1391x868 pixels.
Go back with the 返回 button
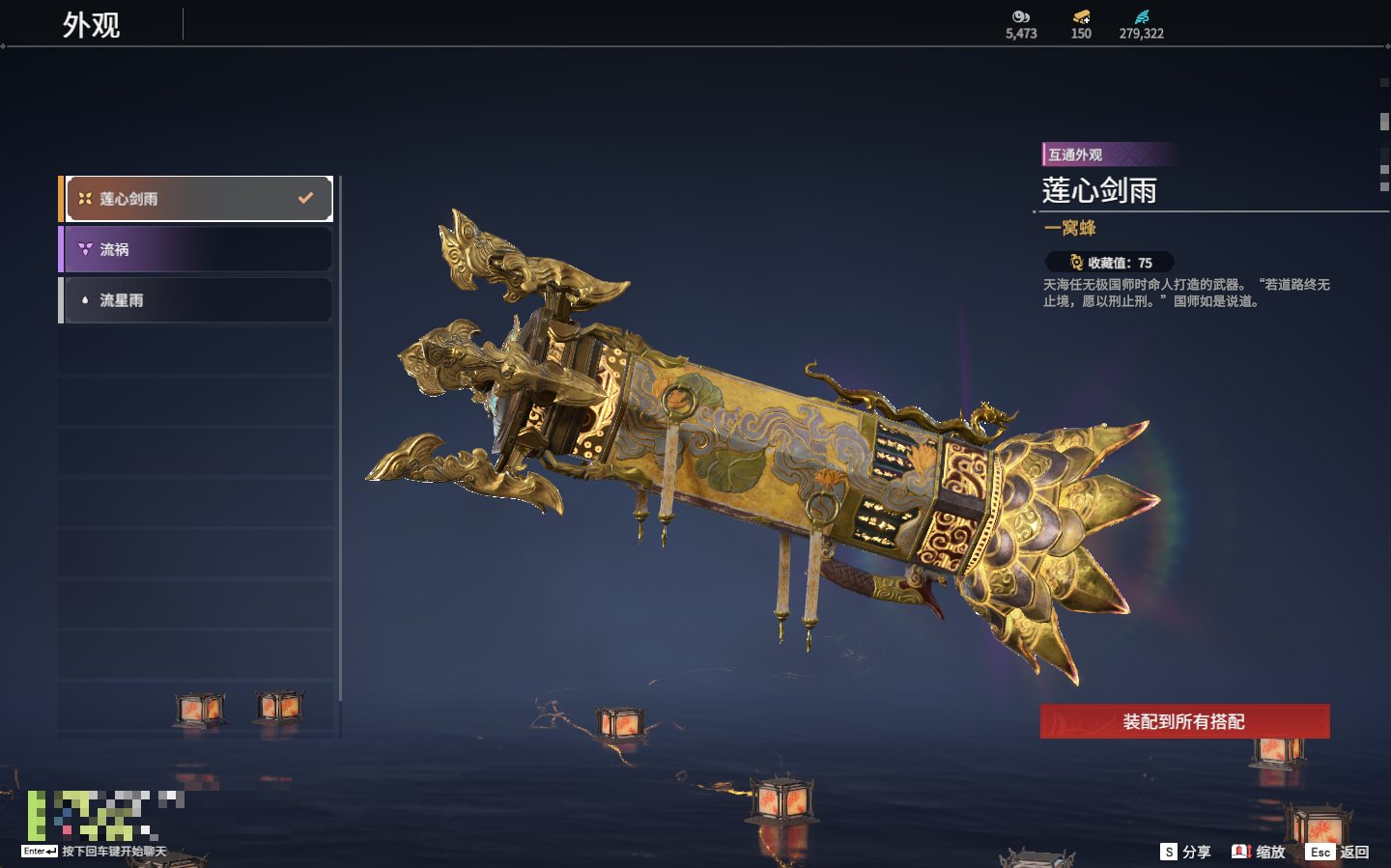click(1338, 852)
